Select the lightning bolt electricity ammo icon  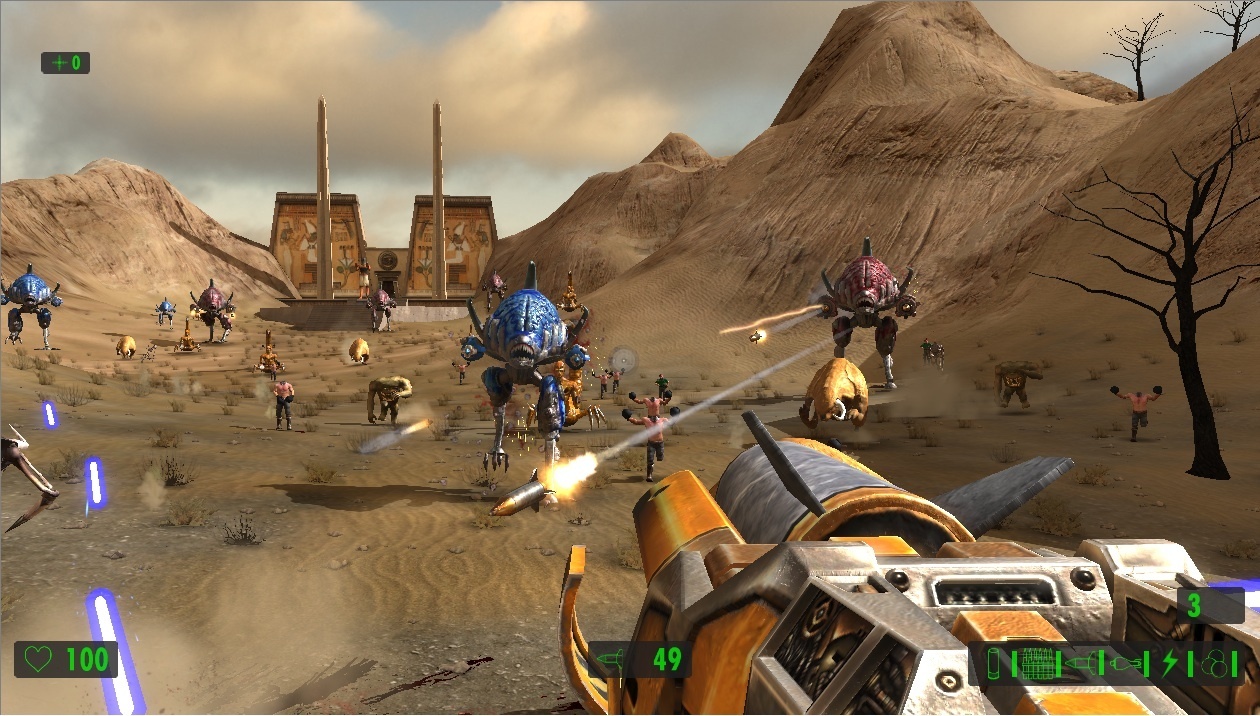1170,663
